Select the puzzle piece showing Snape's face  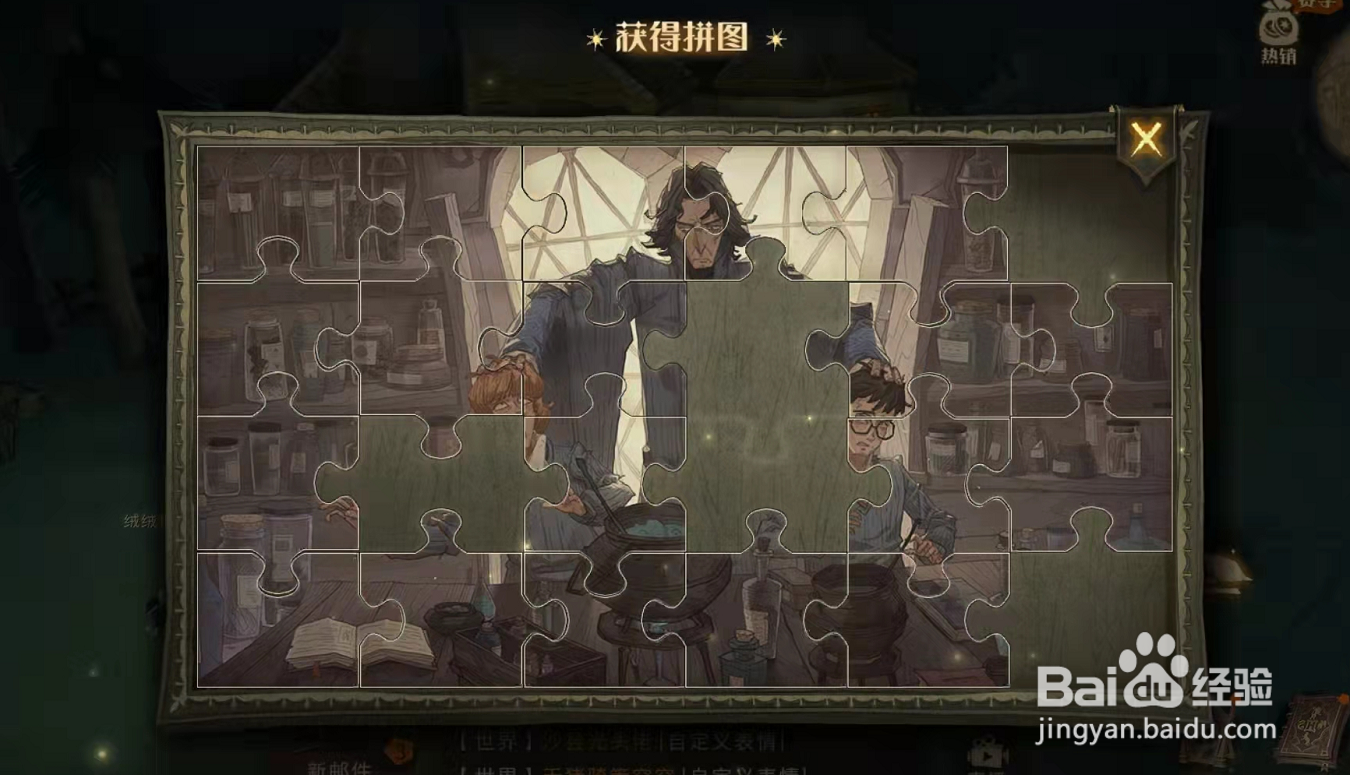(x=705, y=225)
